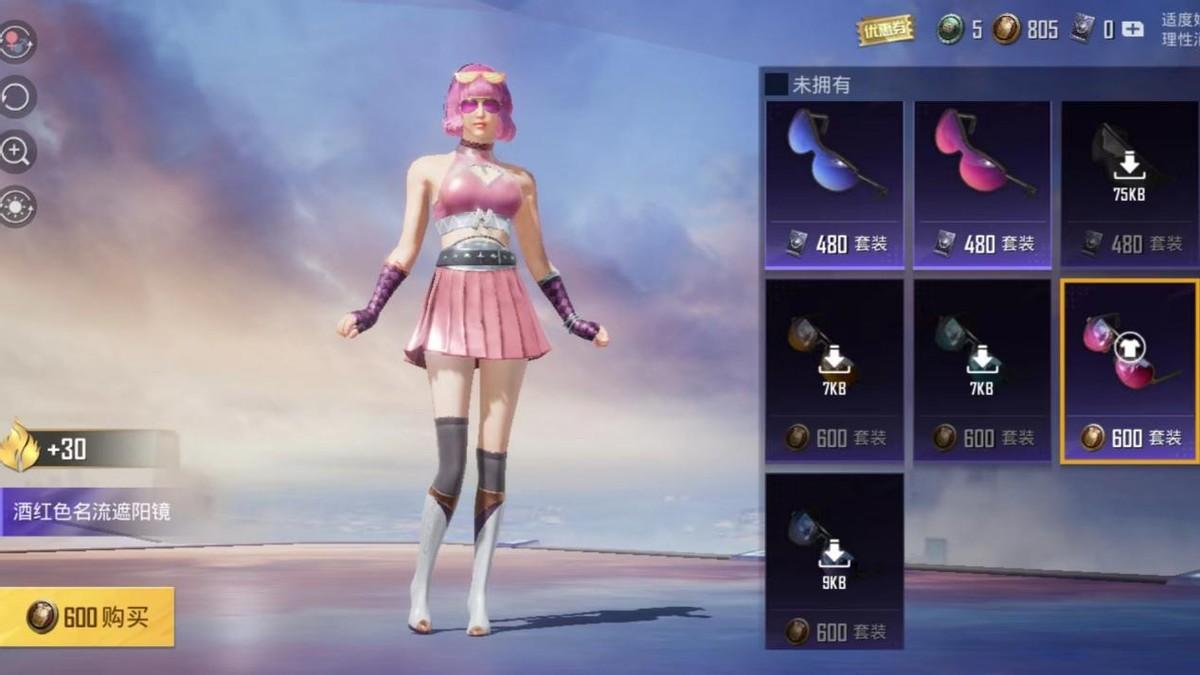
Task: Select the blue sunglasses item
Action: click(835, 184)
